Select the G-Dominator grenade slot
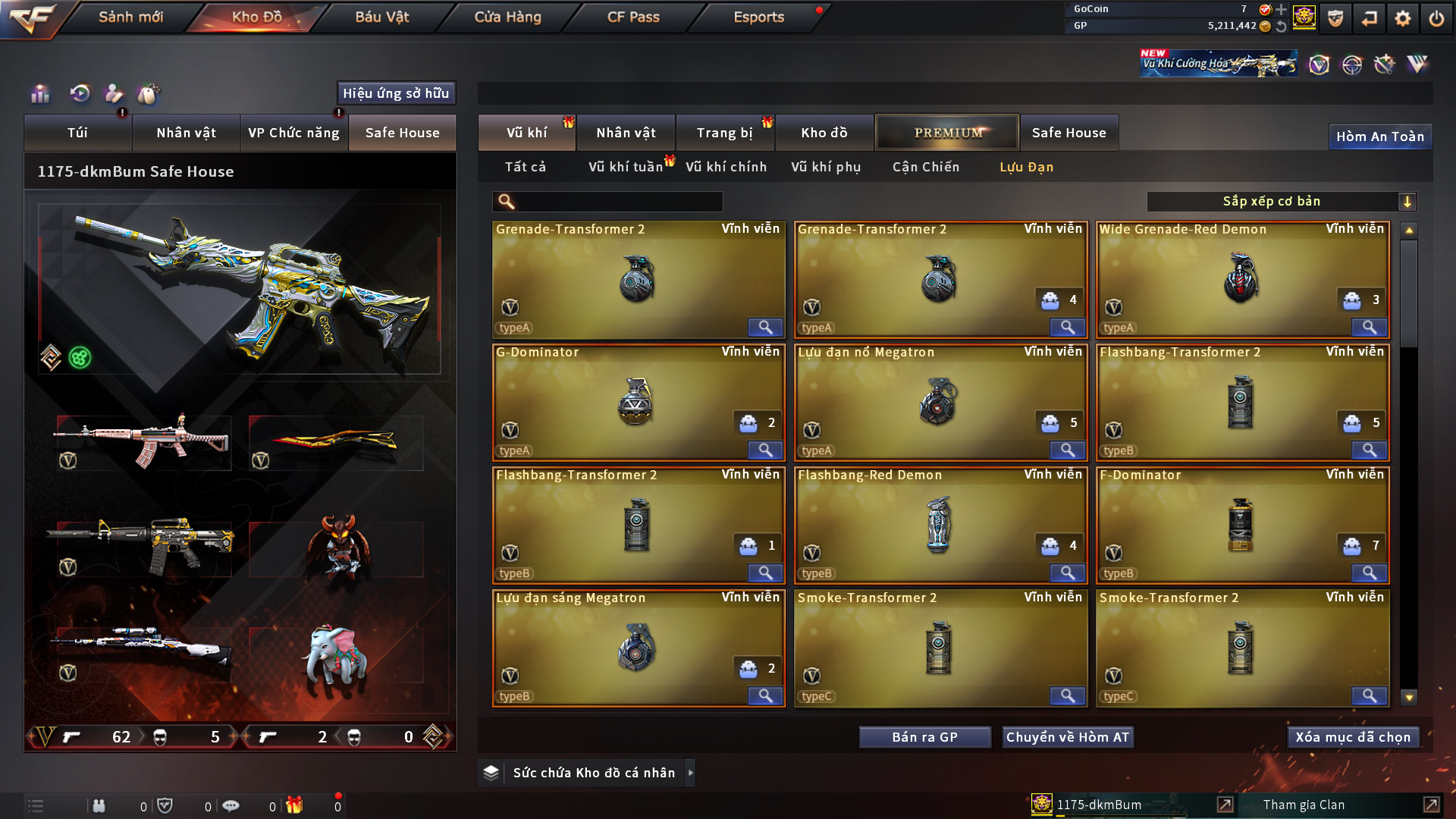This screenshot has height=819, width=1456. 638,402
